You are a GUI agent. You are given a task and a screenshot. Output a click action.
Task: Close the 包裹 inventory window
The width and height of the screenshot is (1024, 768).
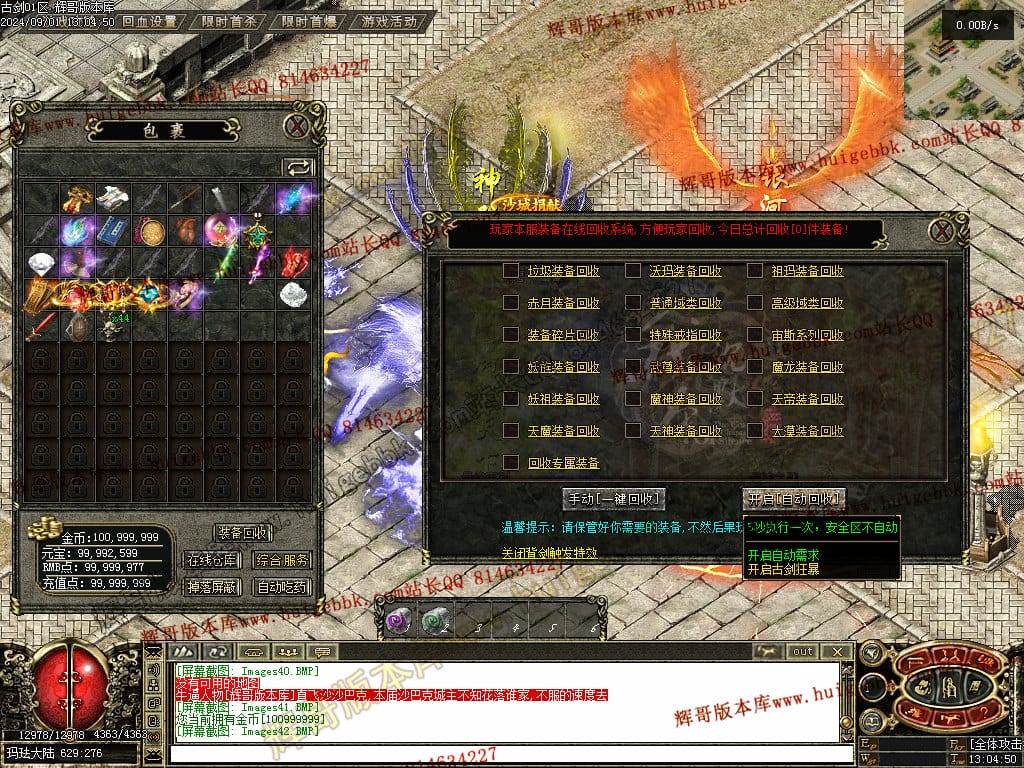click(x=296, y=126)
